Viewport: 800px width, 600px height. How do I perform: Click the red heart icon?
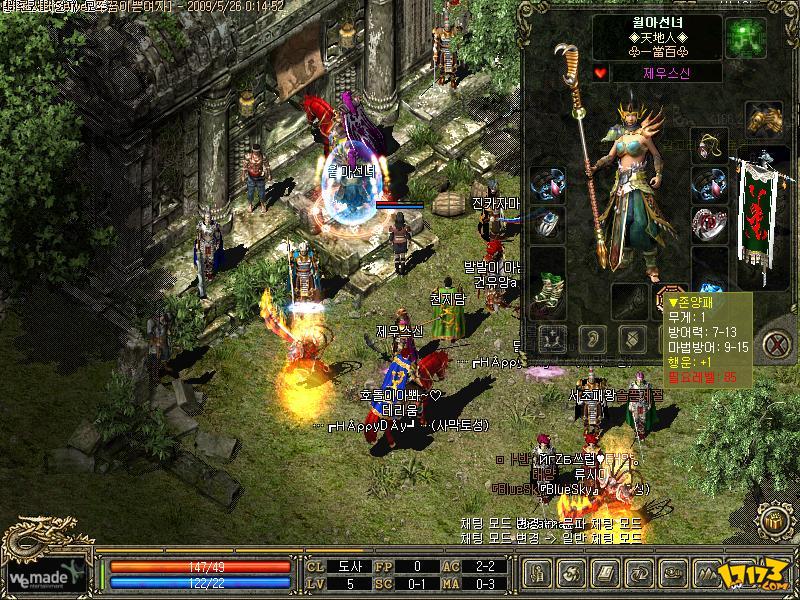pos(600,73)
